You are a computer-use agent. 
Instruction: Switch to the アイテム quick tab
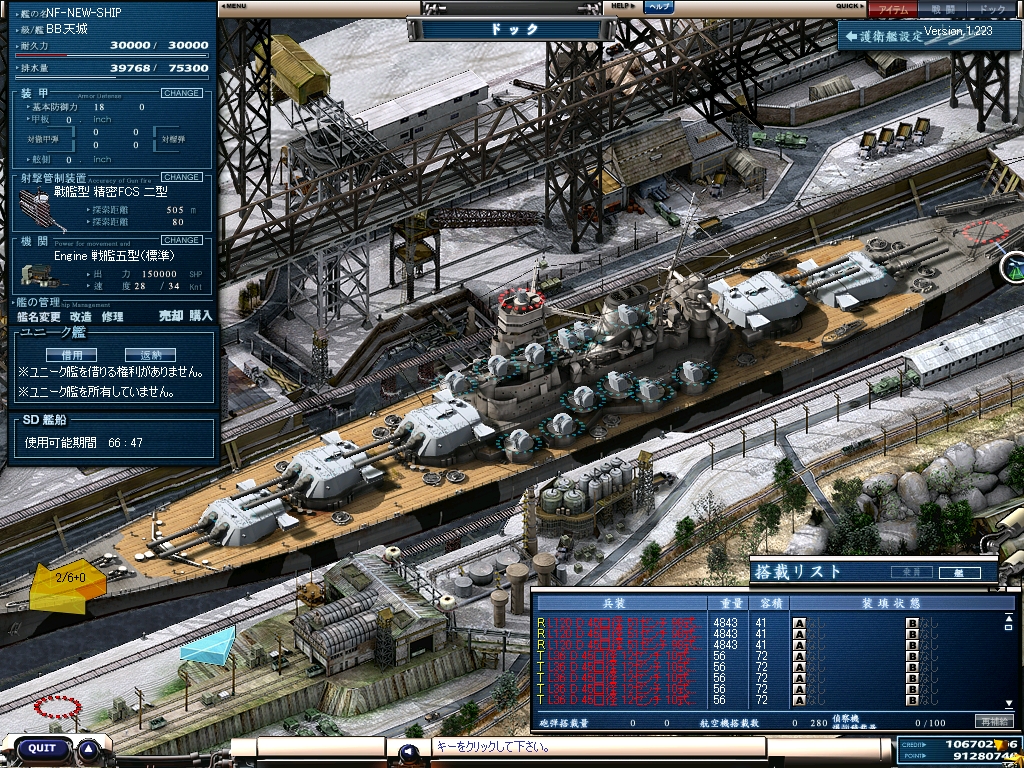click(x=892, y=9)
